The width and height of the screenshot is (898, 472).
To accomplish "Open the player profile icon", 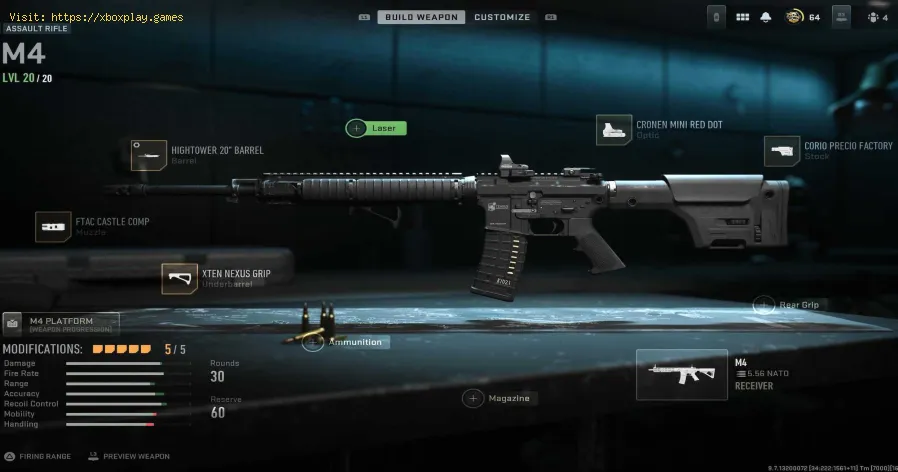I will tap(842, 17).
